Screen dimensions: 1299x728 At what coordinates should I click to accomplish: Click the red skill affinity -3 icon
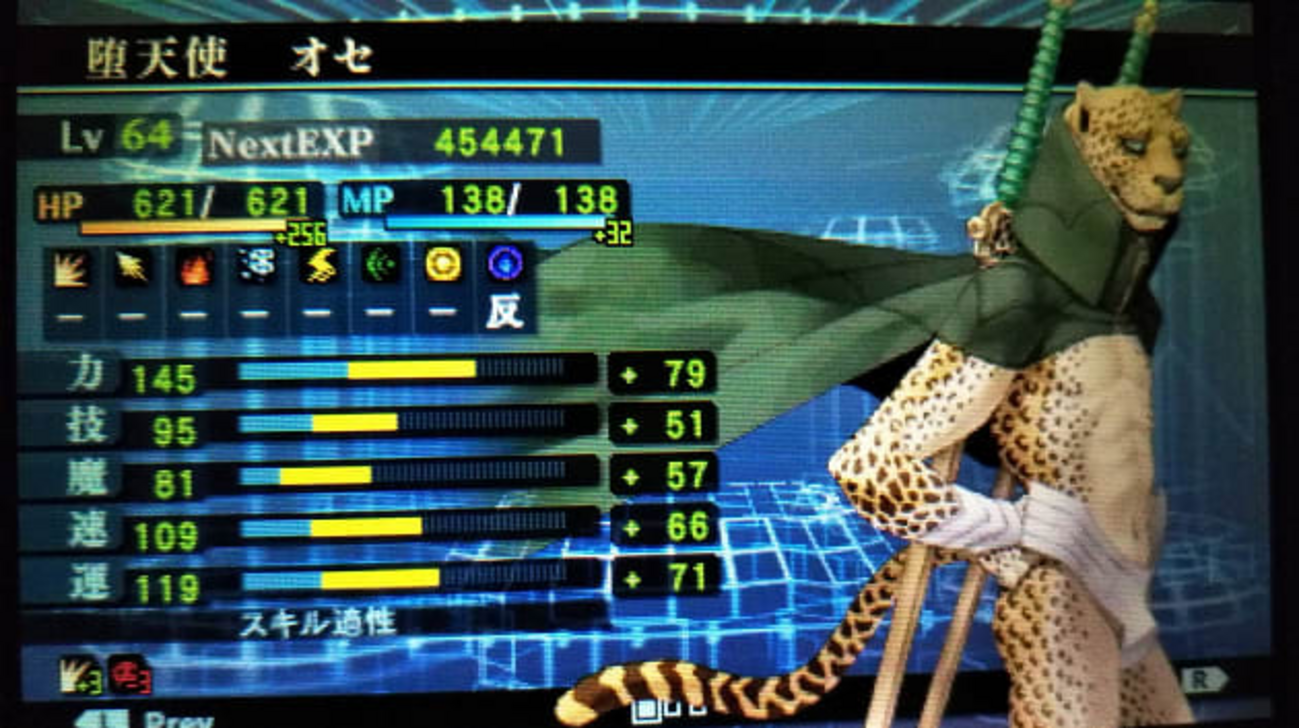(129, 673)
